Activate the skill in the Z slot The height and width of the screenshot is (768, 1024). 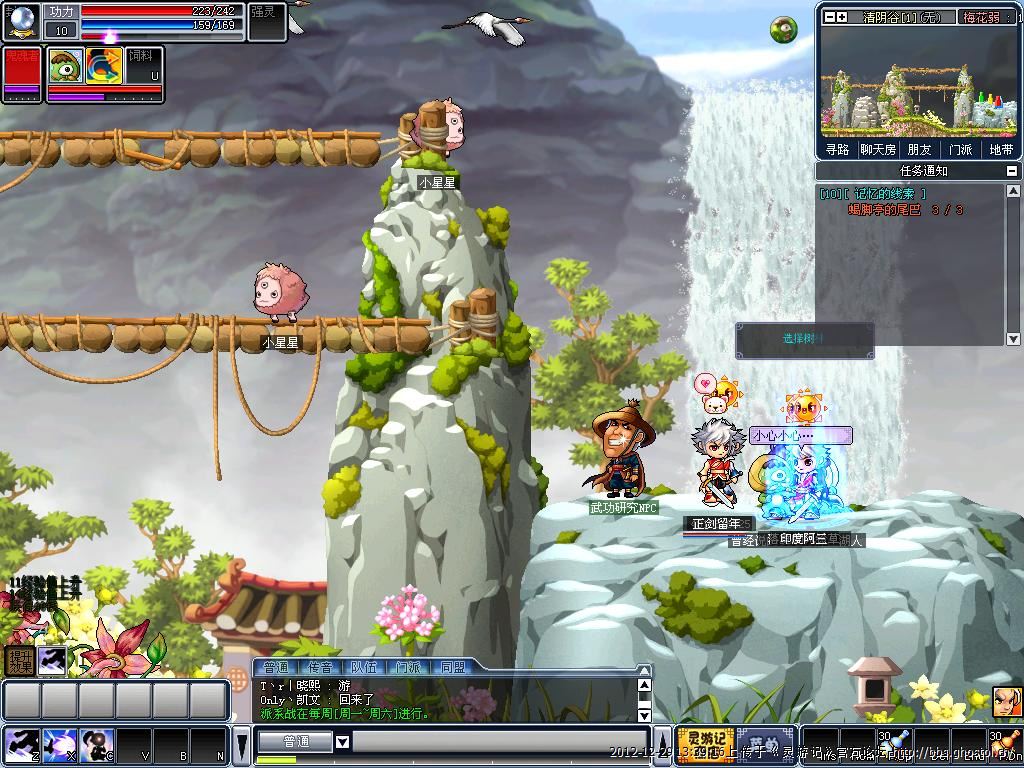[19, 745]
